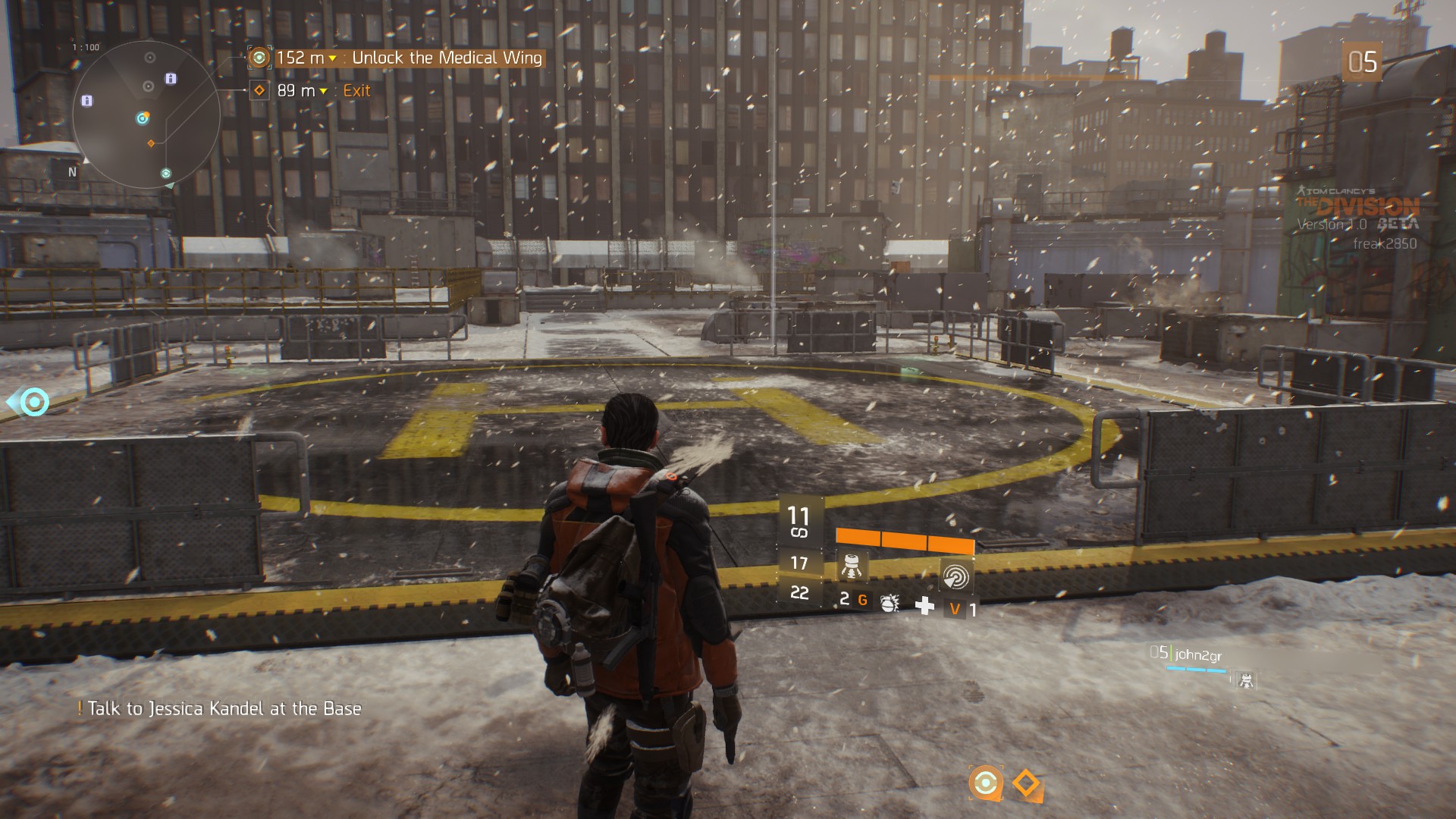Select the grenade icon
Image resolution: width=1456 pixels, height=819 pixels.
889,603
